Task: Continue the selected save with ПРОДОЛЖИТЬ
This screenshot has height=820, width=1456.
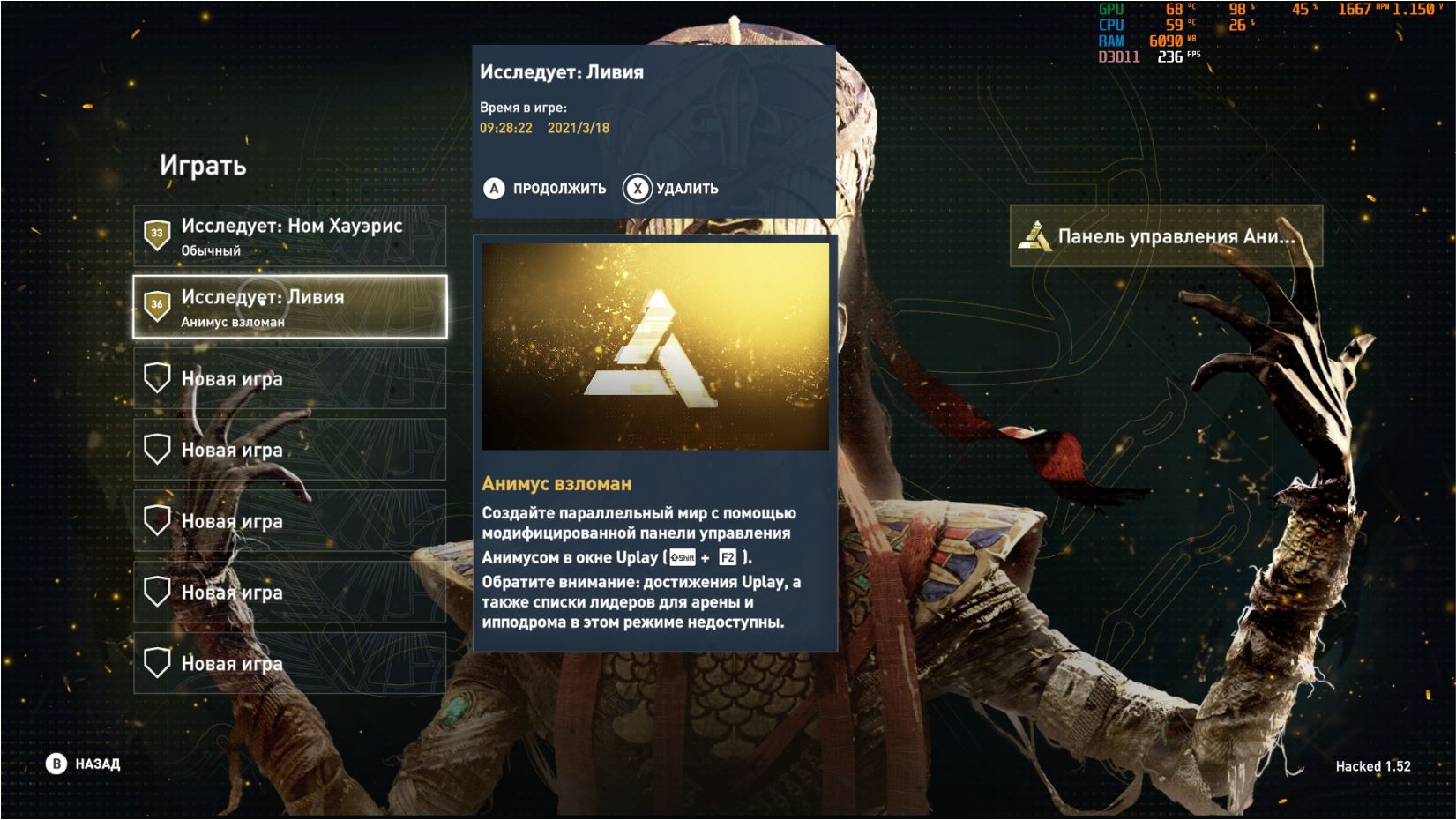Action: click(545, 189)
